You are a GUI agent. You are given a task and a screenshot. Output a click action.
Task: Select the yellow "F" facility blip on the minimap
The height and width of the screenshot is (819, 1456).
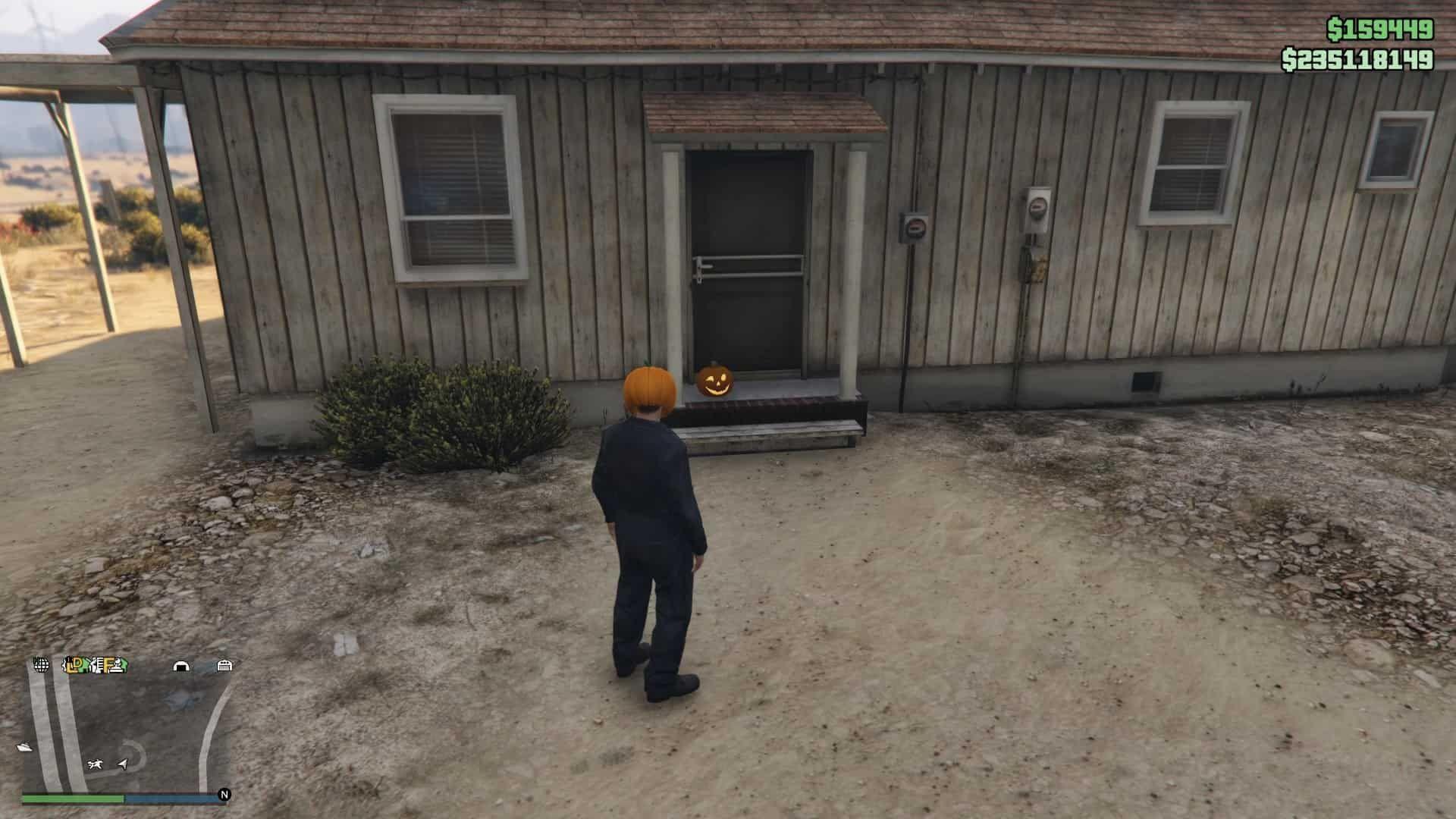tap(108, 664)
